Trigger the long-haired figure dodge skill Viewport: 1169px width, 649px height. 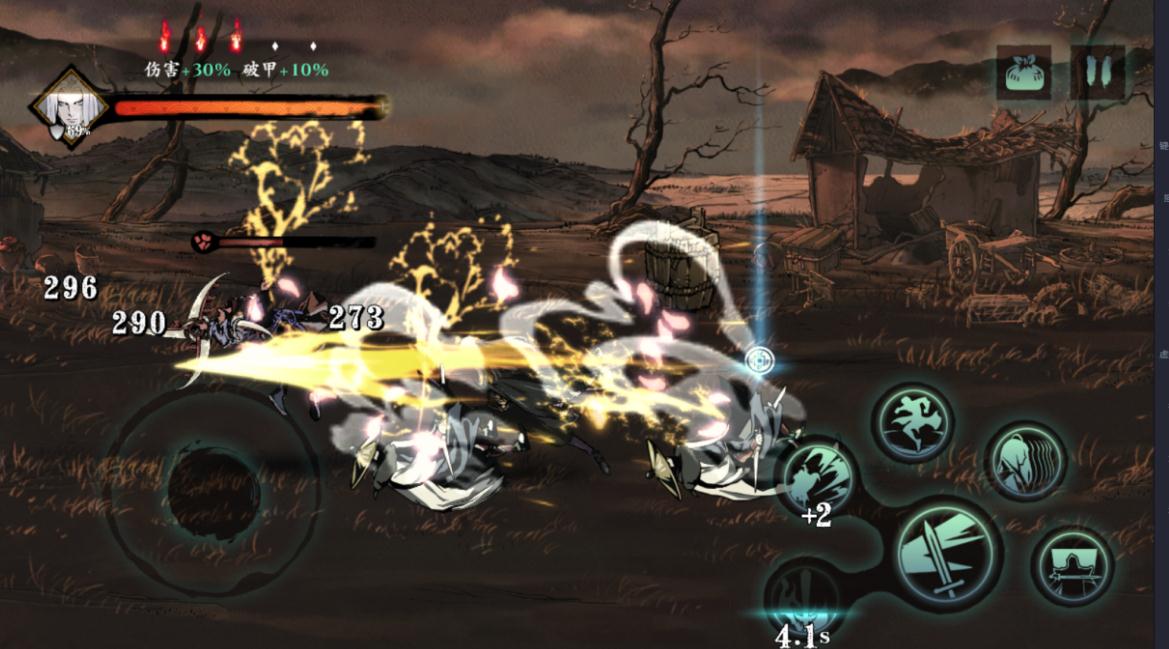pos(1025,461)
